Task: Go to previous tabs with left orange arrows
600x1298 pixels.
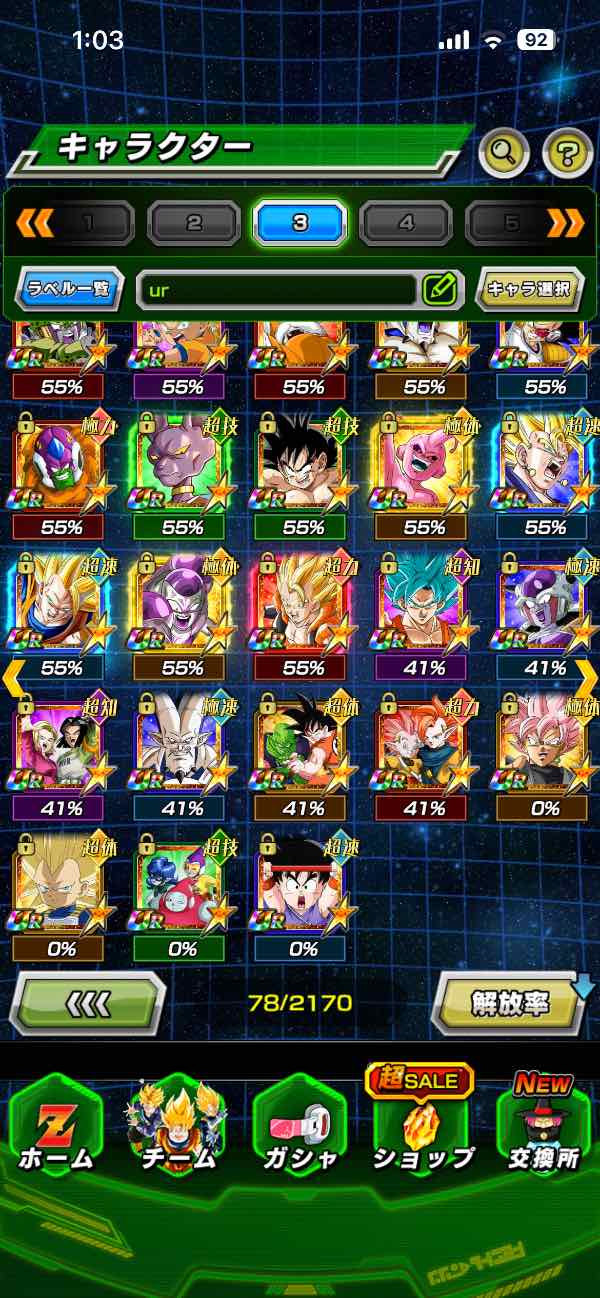Action: (x=35, y=223)
